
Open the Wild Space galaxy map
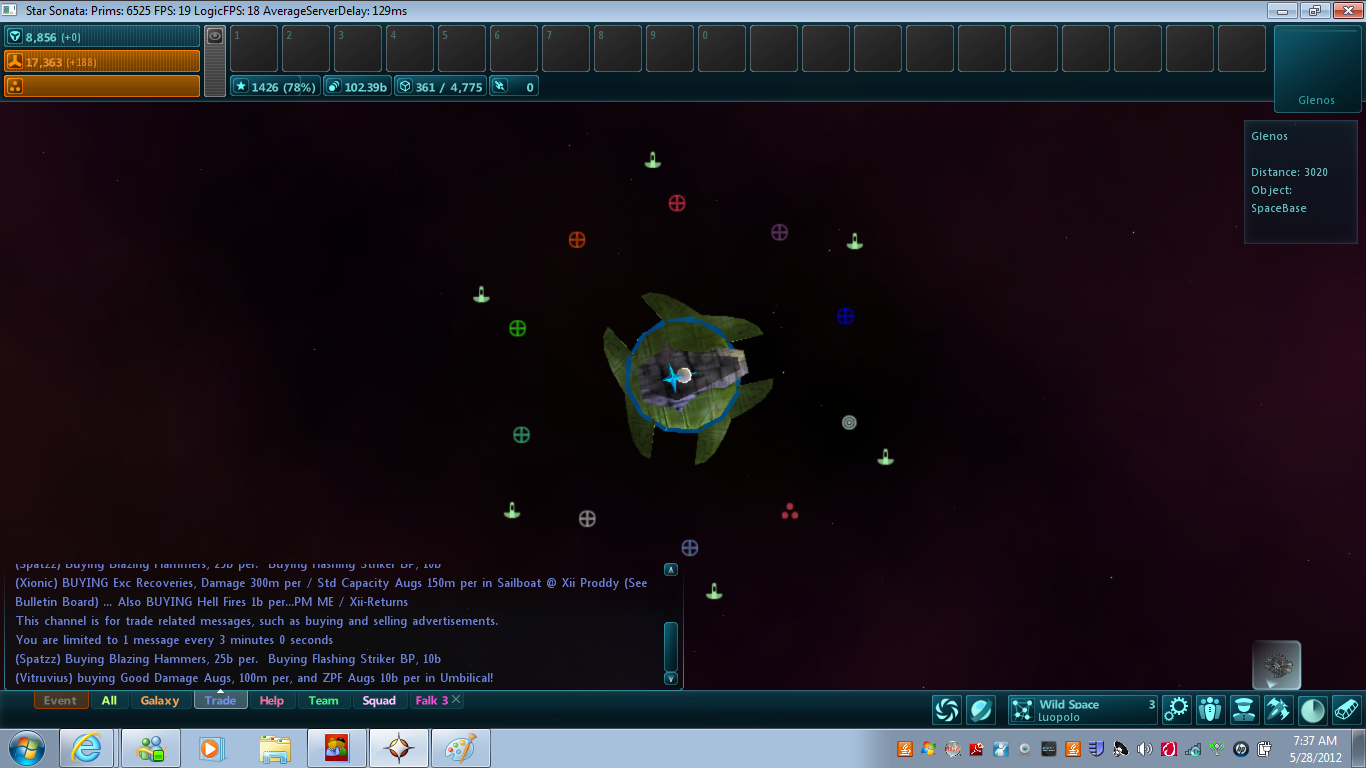click(1082, 709)
